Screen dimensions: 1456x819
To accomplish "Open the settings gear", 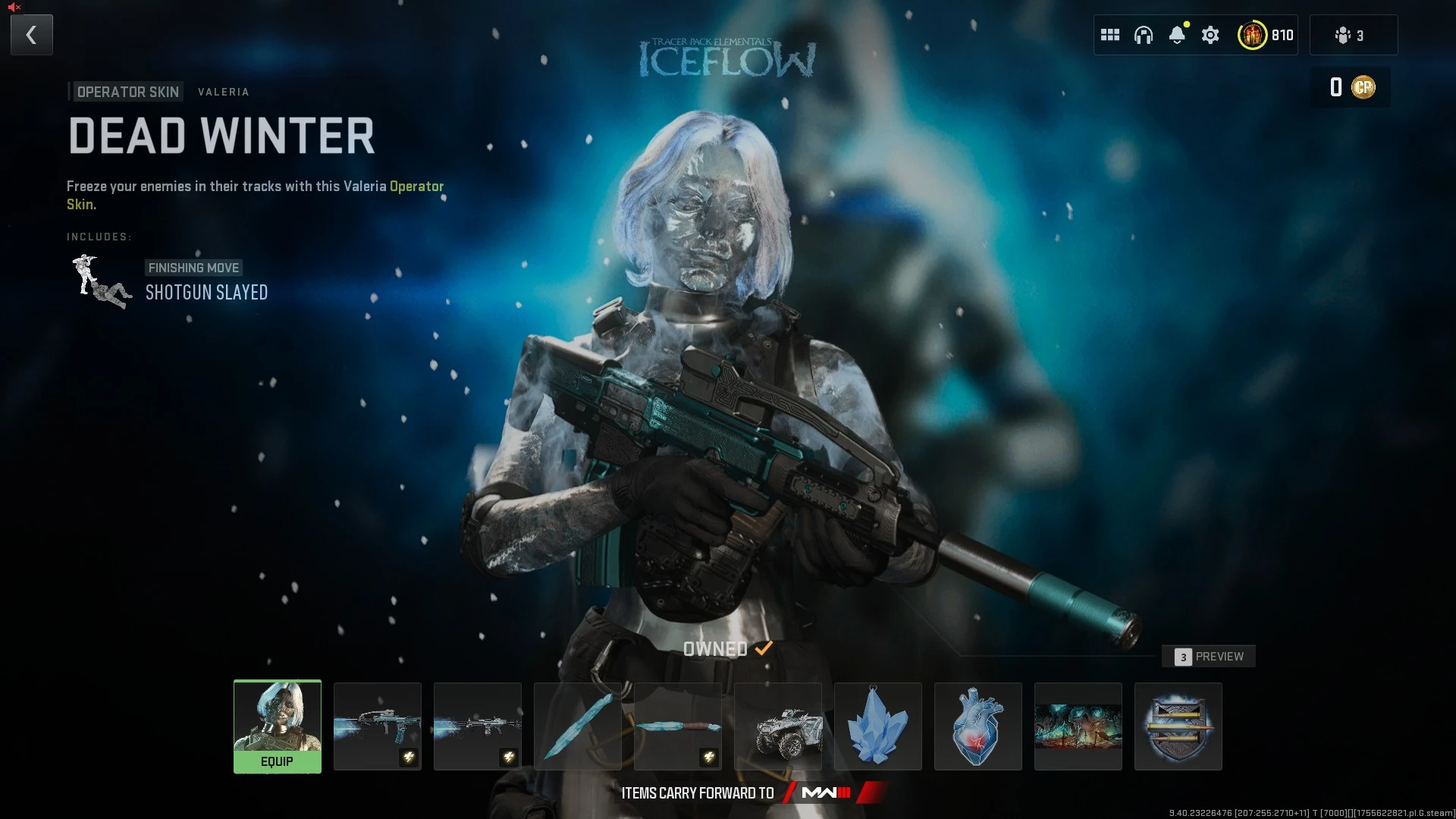I will pos(1210,34).
